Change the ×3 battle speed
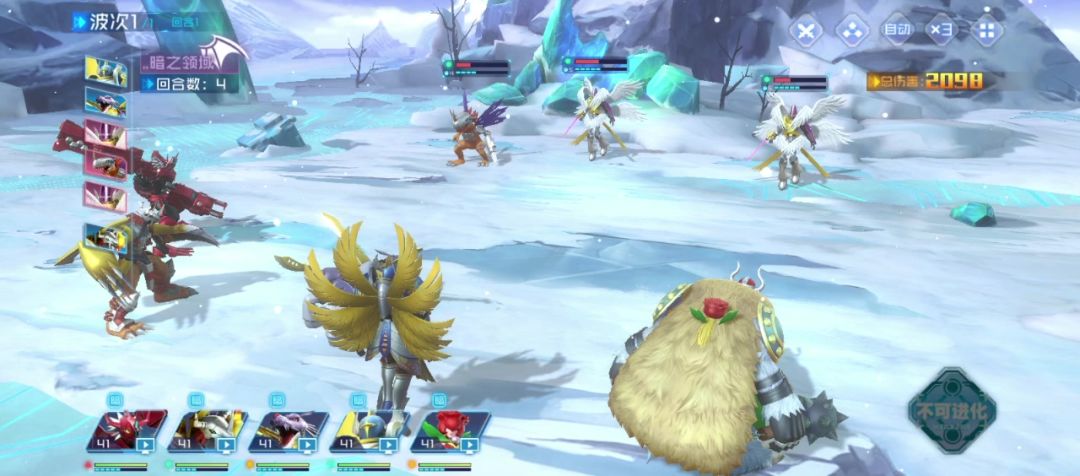This screenshot has height=476, width=1080. coord(941,30)
